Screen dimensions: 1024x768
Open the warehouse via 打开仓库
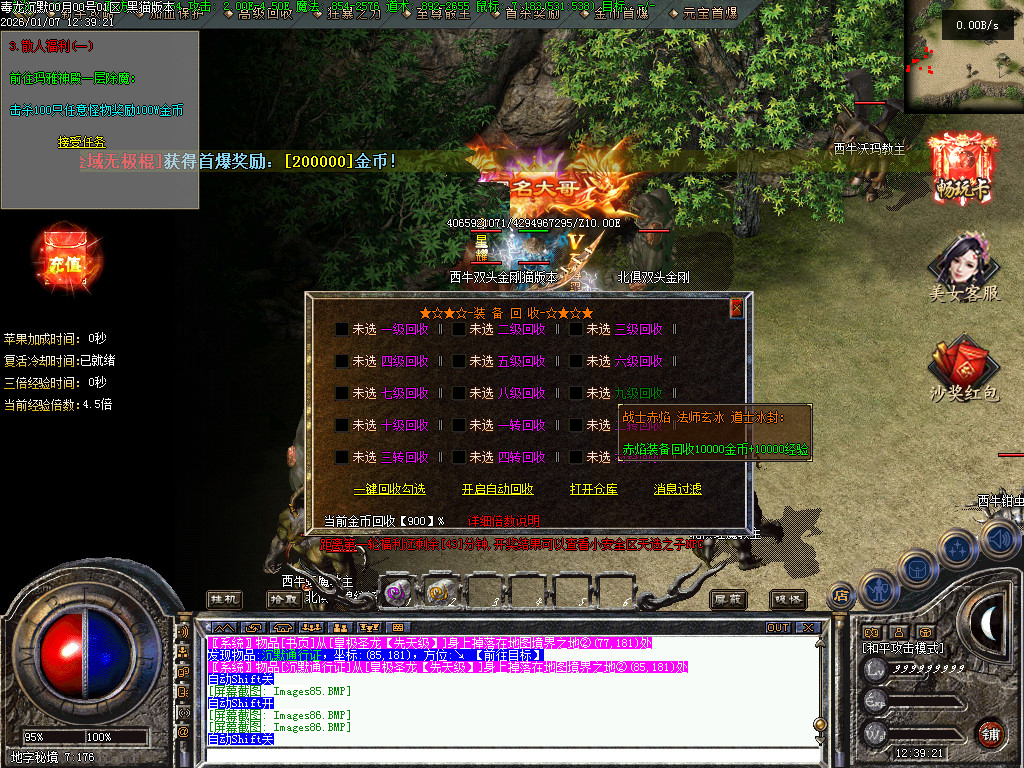[x=593, y=490]
